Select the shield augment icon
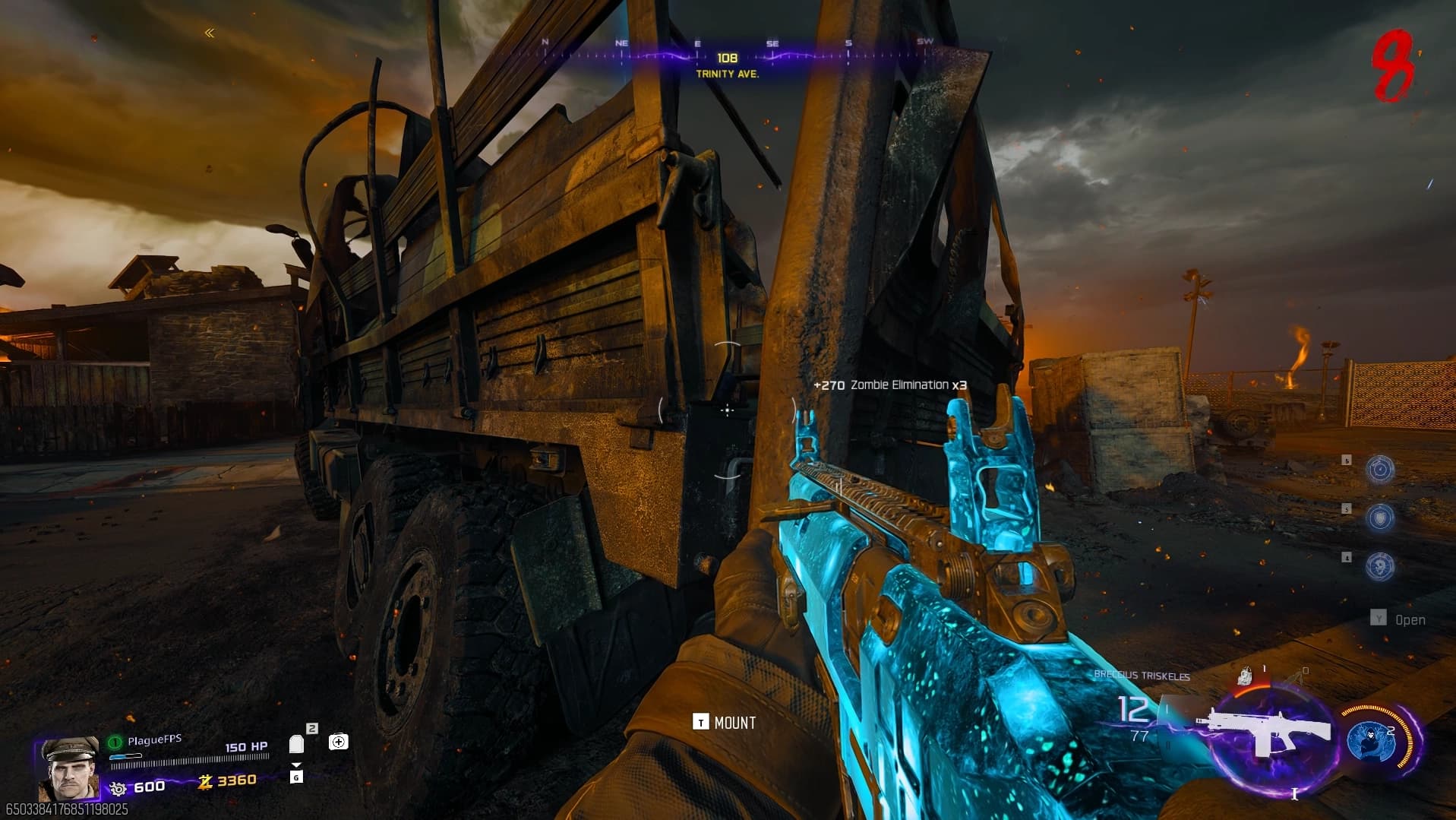This screenshot has height=820, width=1456. tap(1379, 518)
